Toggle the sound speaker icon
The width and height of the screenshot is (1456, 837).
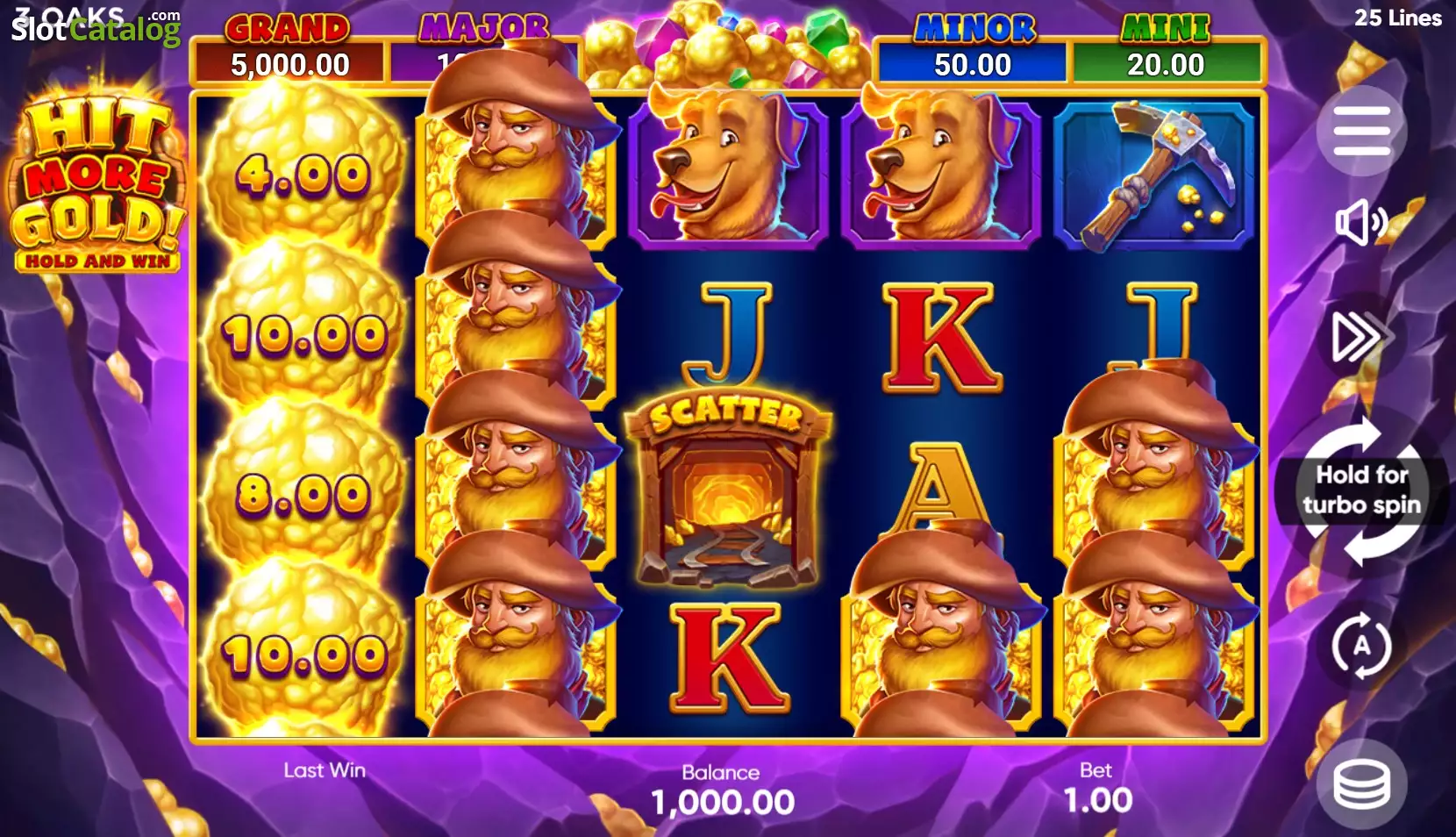point(1360,223)
